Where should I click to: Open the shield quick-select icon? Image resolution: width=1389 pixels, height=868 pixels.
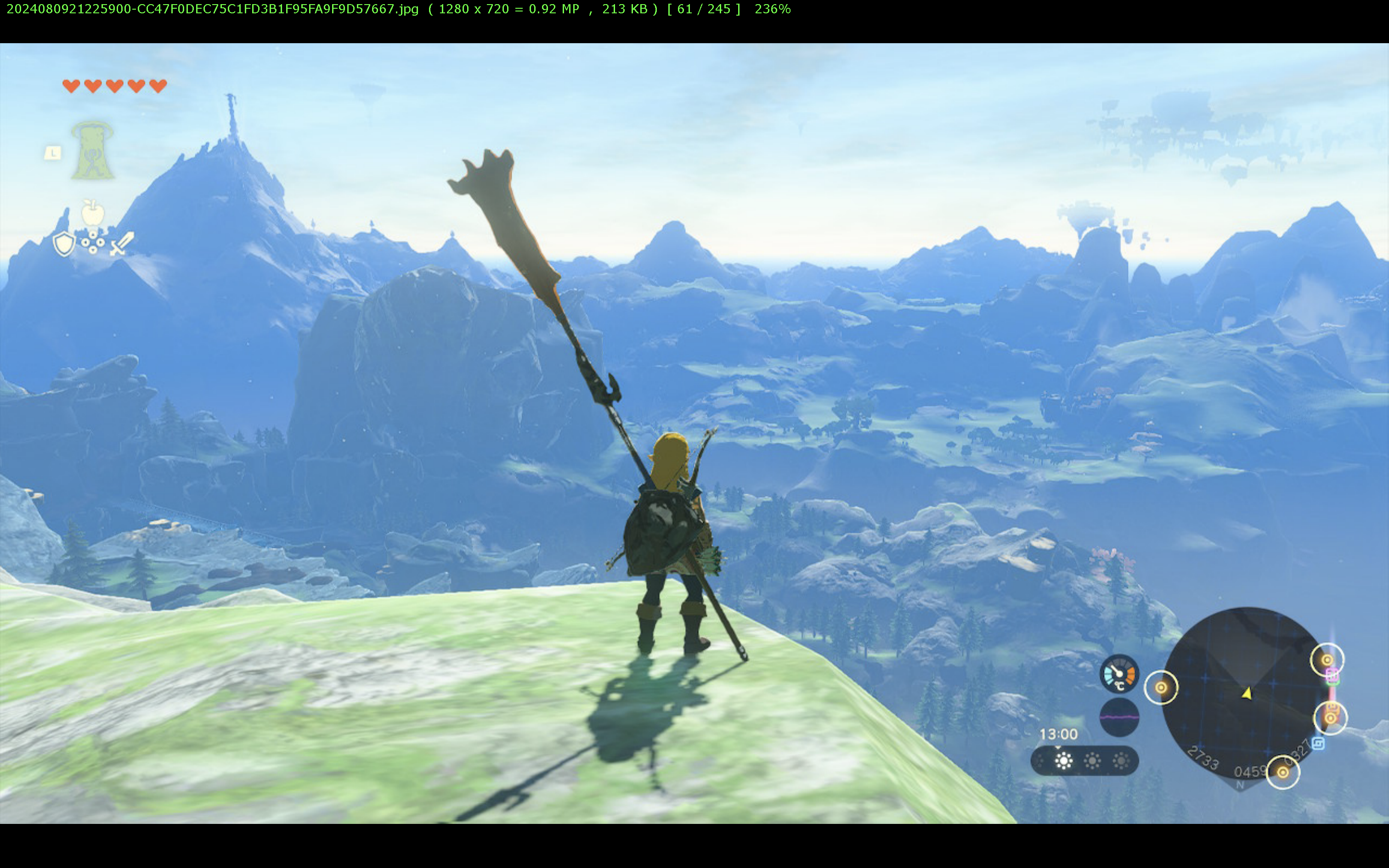64,243
